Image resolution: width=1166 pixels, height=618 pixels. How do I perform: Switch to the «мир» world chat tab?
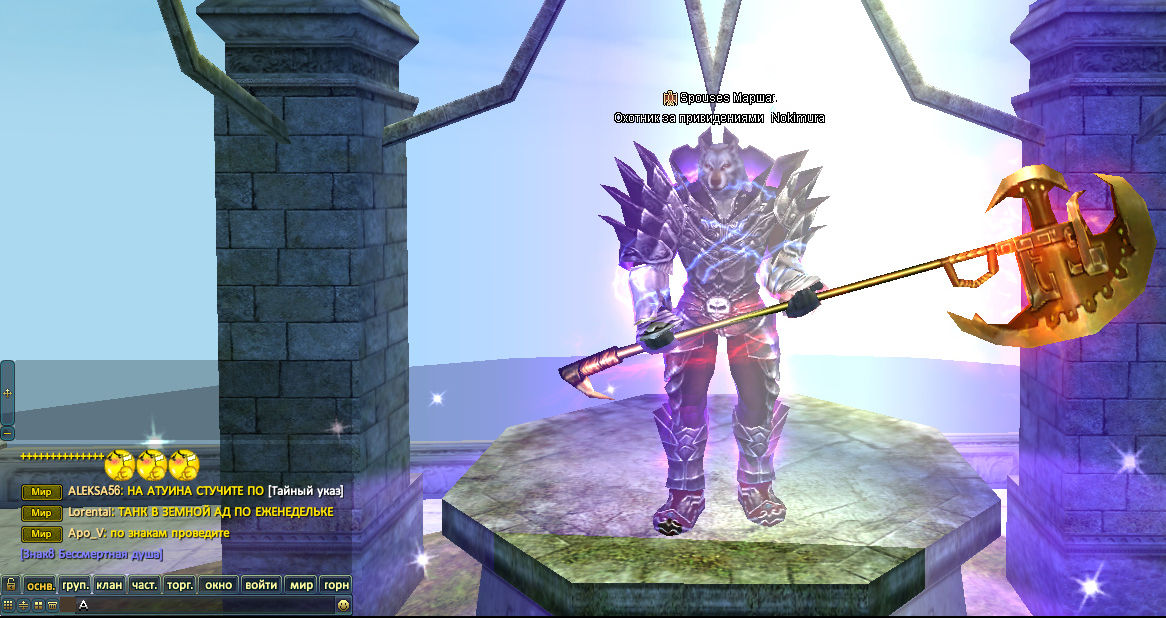tap(301, 585)
